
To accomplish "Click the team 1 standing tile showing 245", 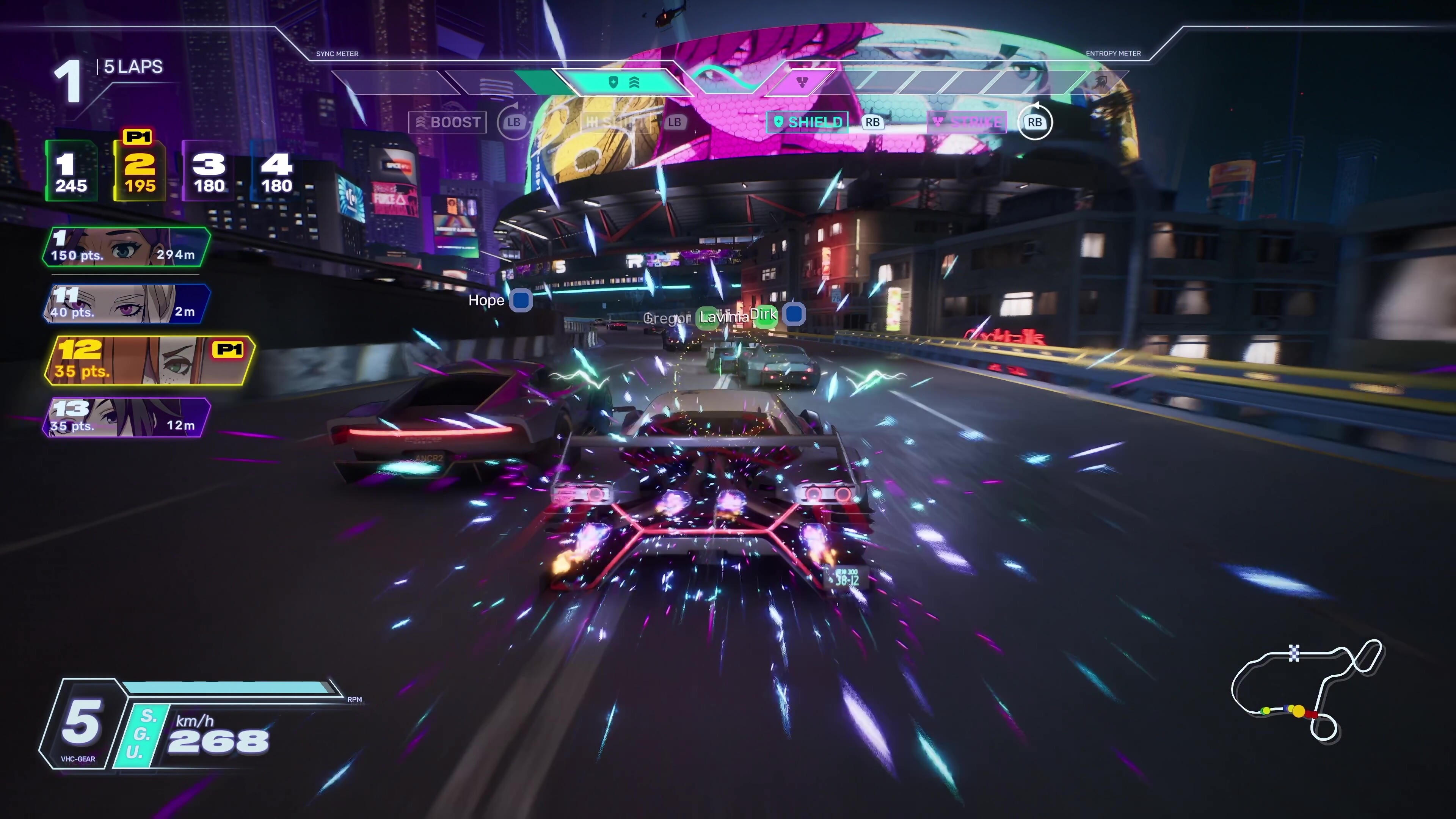I will 71,172.
